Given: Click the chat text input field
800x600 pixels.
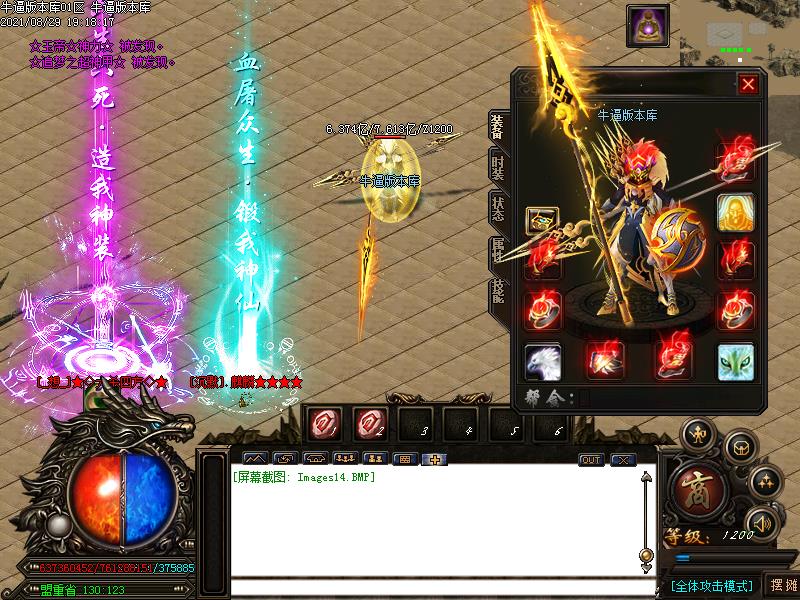Looking at the screenshot, I should click(x=430, y=586).
